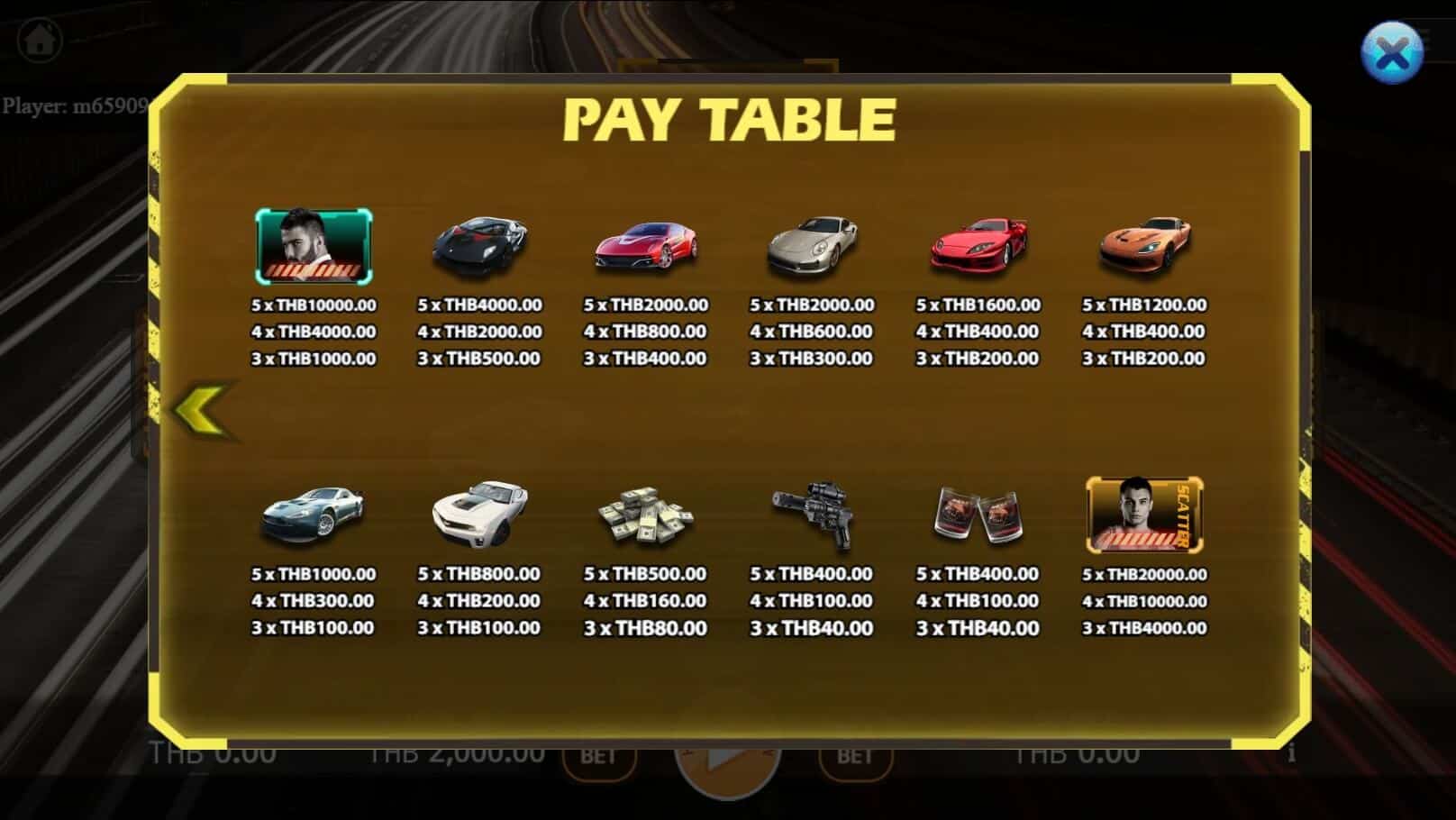
Task: Select the blue racing car symbol
Action: 314,514
